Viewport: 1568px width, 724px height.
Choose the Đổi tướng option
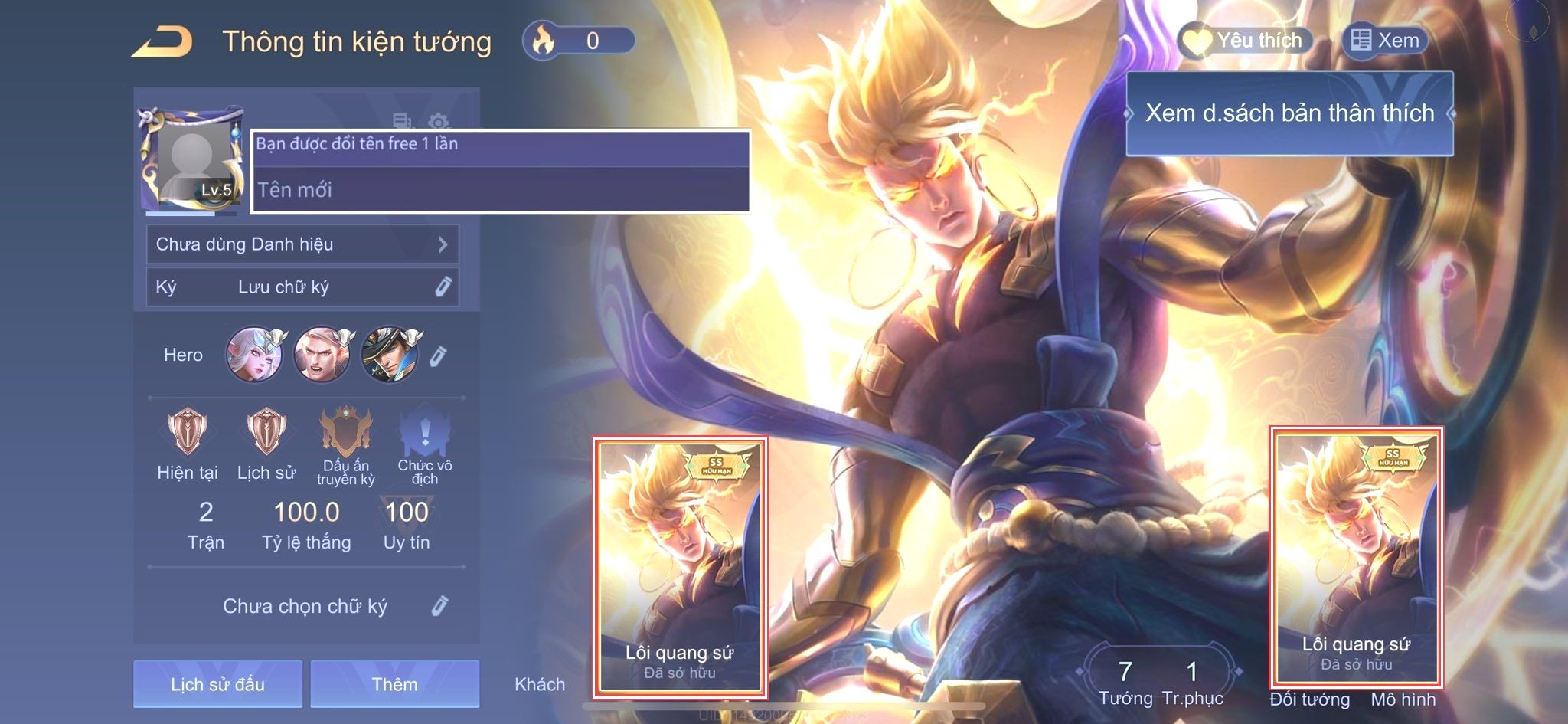coord(1309,699)
